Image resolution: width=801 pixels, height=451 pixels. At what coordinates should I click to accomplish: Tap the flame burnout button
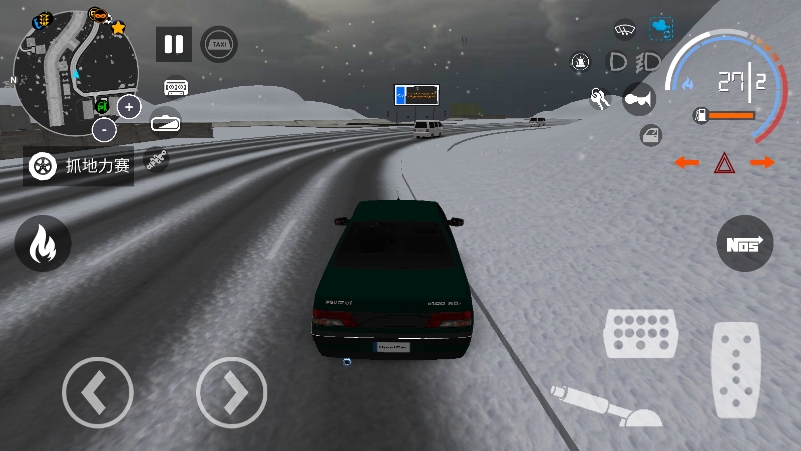pyautogui.click(x=42, y=244)
